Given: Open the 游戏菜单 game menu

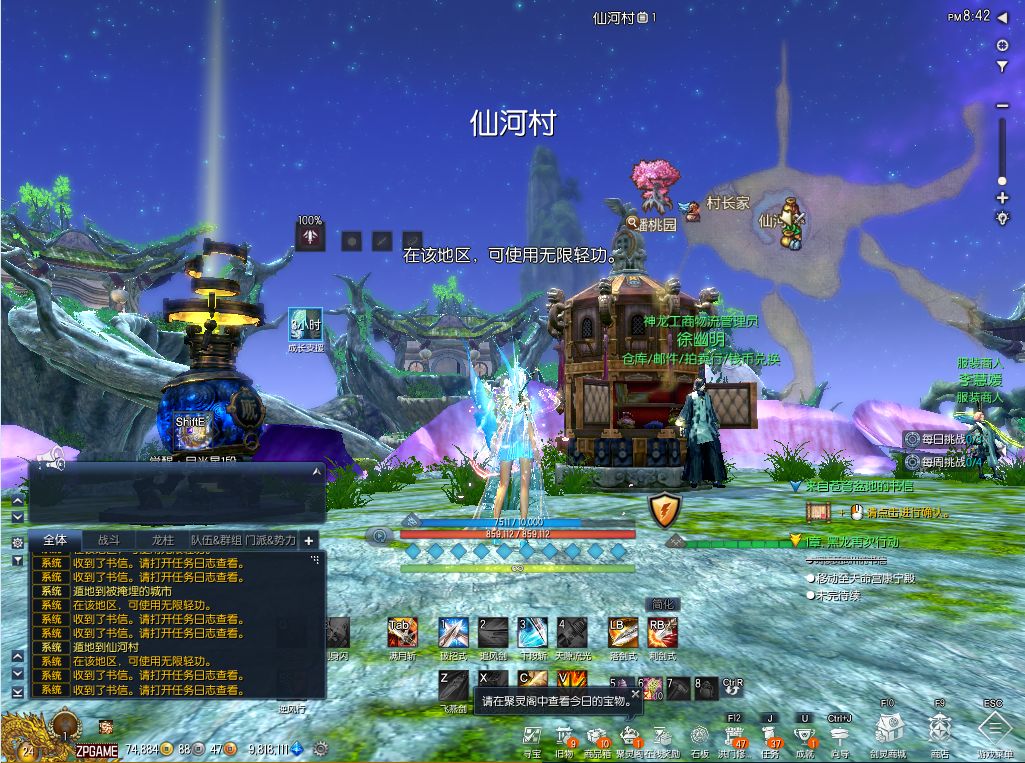Looking at the screenshot, I should (x=993, y=729).
